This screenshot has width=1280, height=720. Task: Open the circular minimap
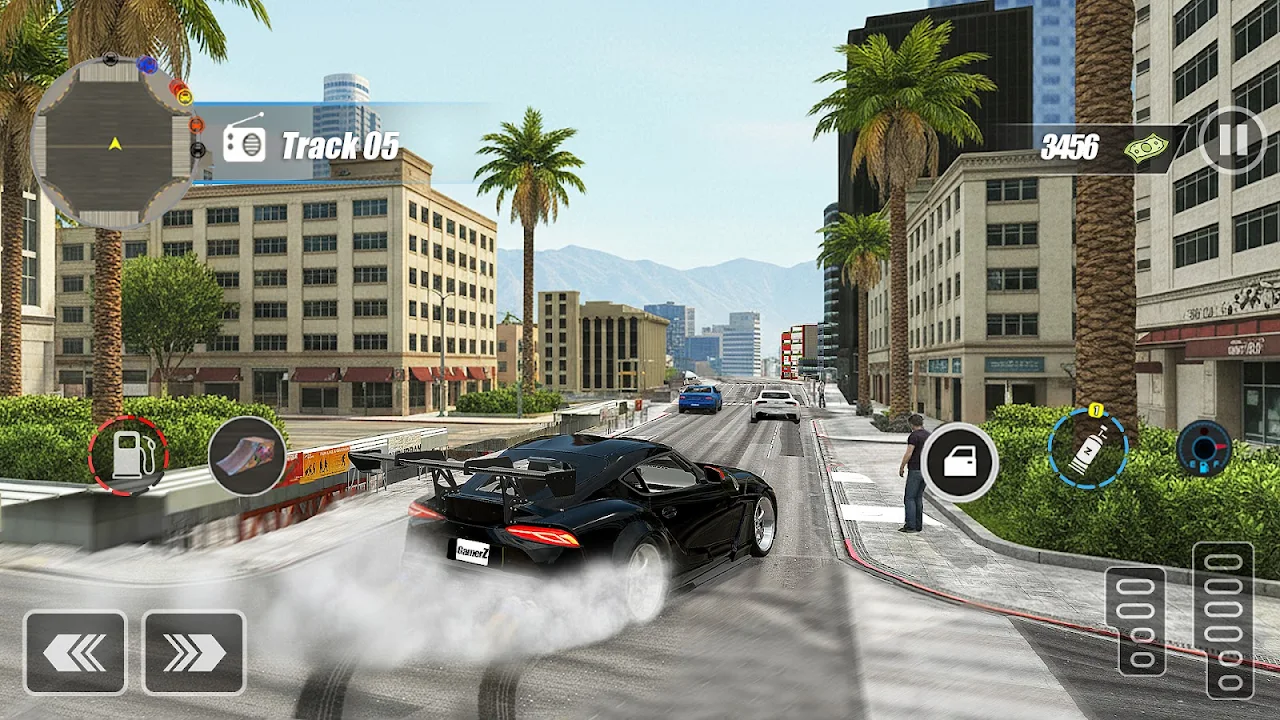[x=114, y=143]
